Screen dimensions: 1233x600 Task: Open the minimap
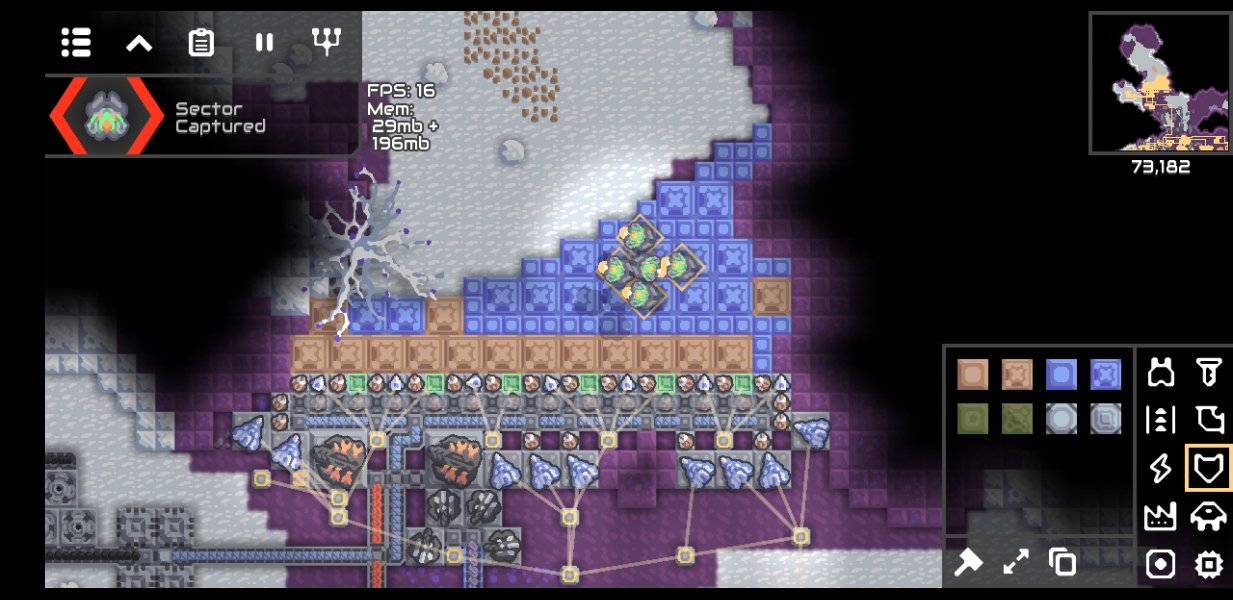[x=1159, y=83]
